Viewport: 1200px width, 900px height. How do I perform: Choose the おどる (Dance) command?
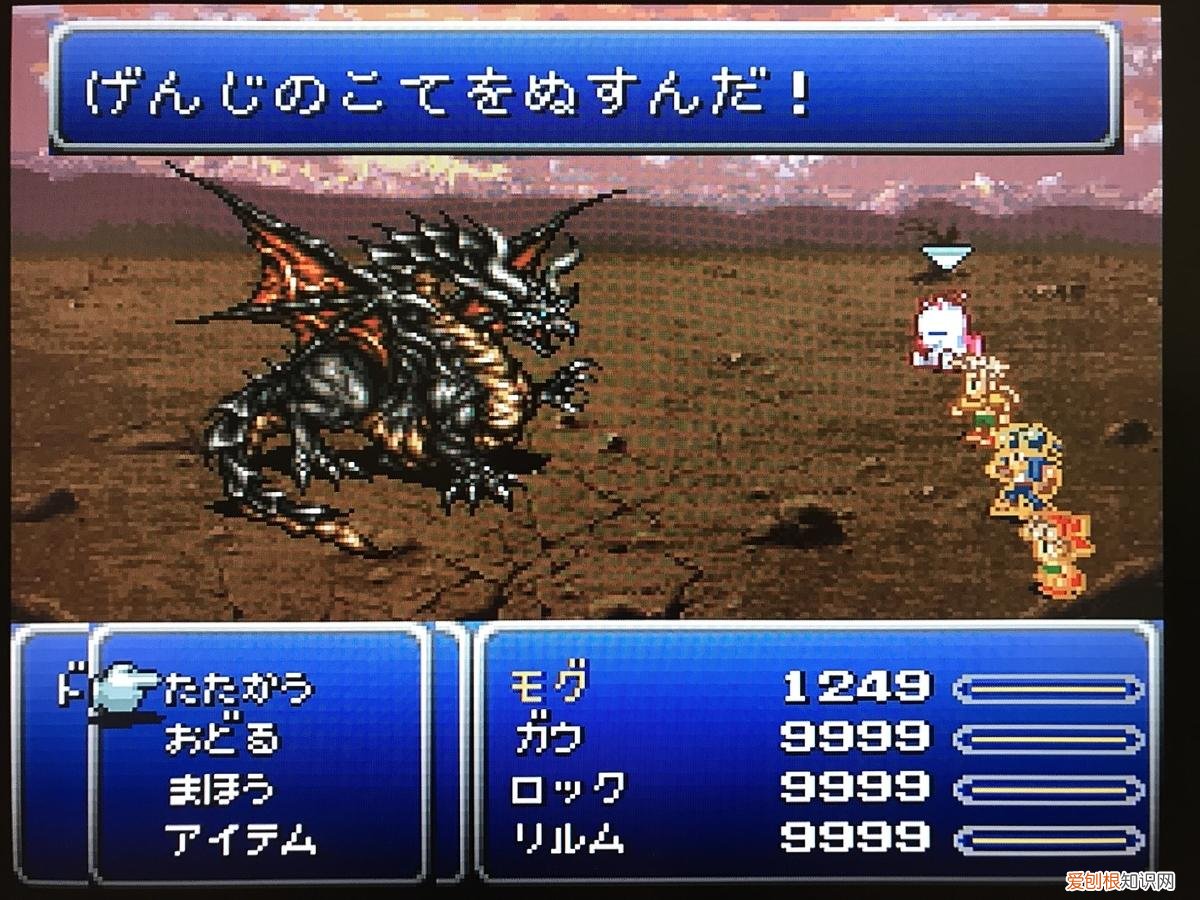(223, 739)
